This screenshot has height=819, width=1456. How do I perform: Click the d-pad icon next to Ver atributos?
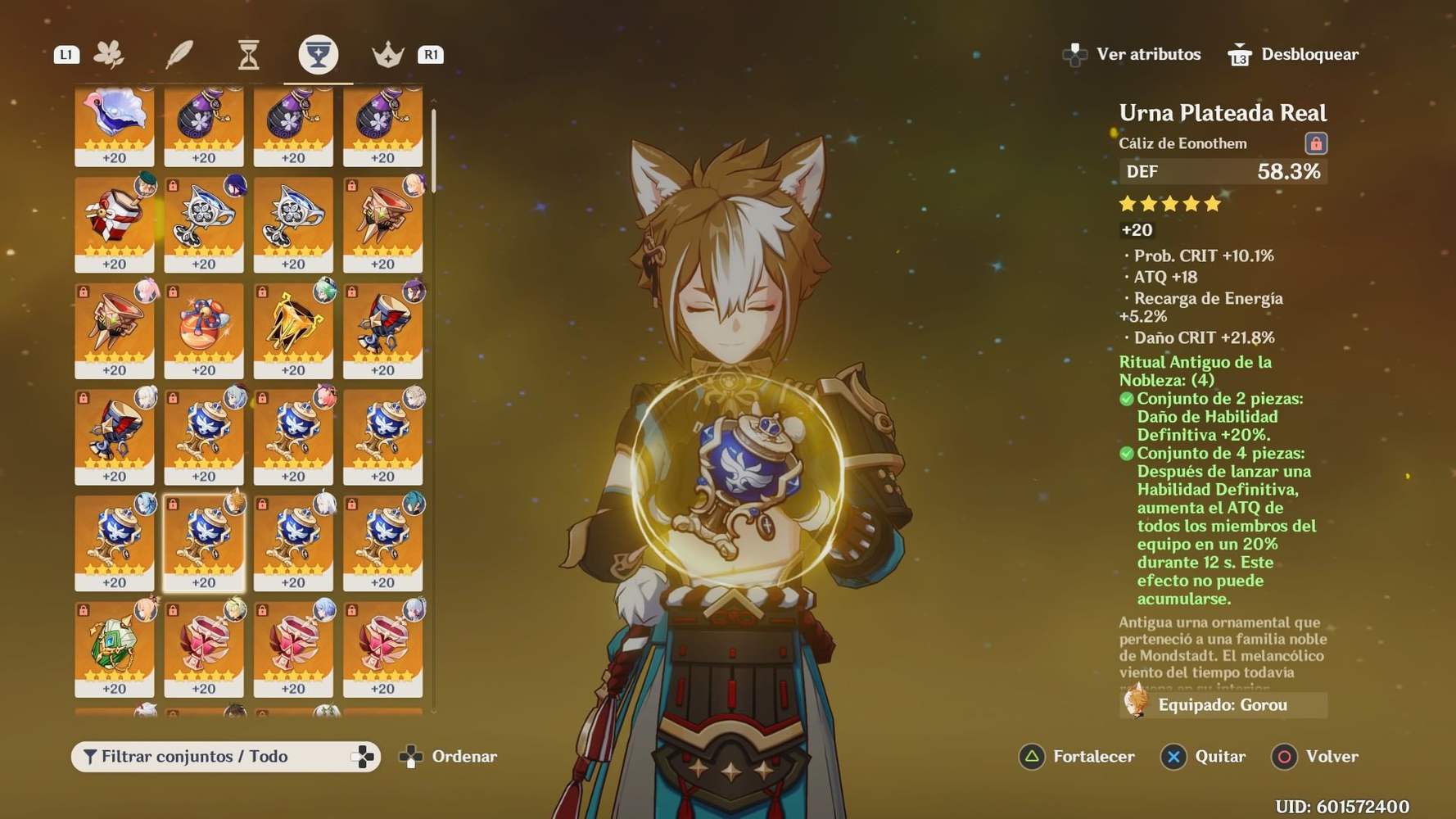point(1074,53)
